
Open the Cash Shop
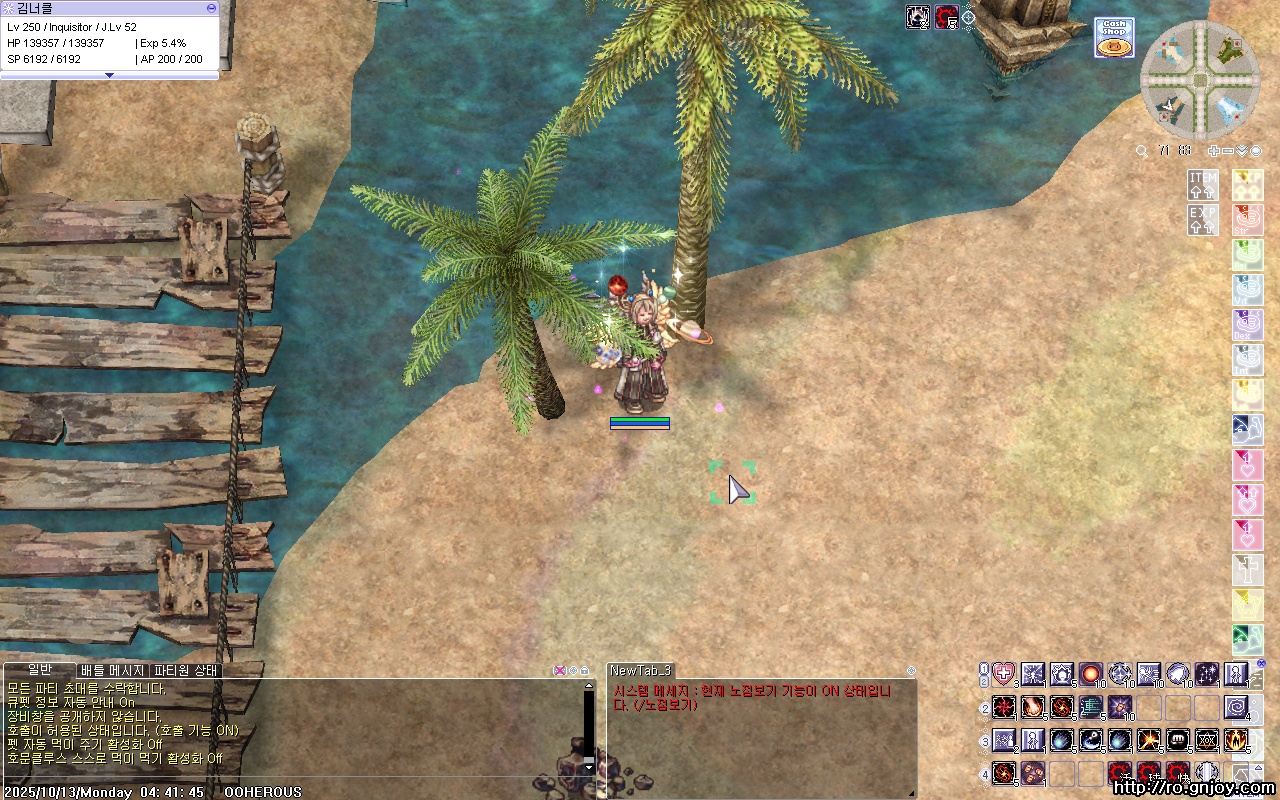pos(1113,38)
